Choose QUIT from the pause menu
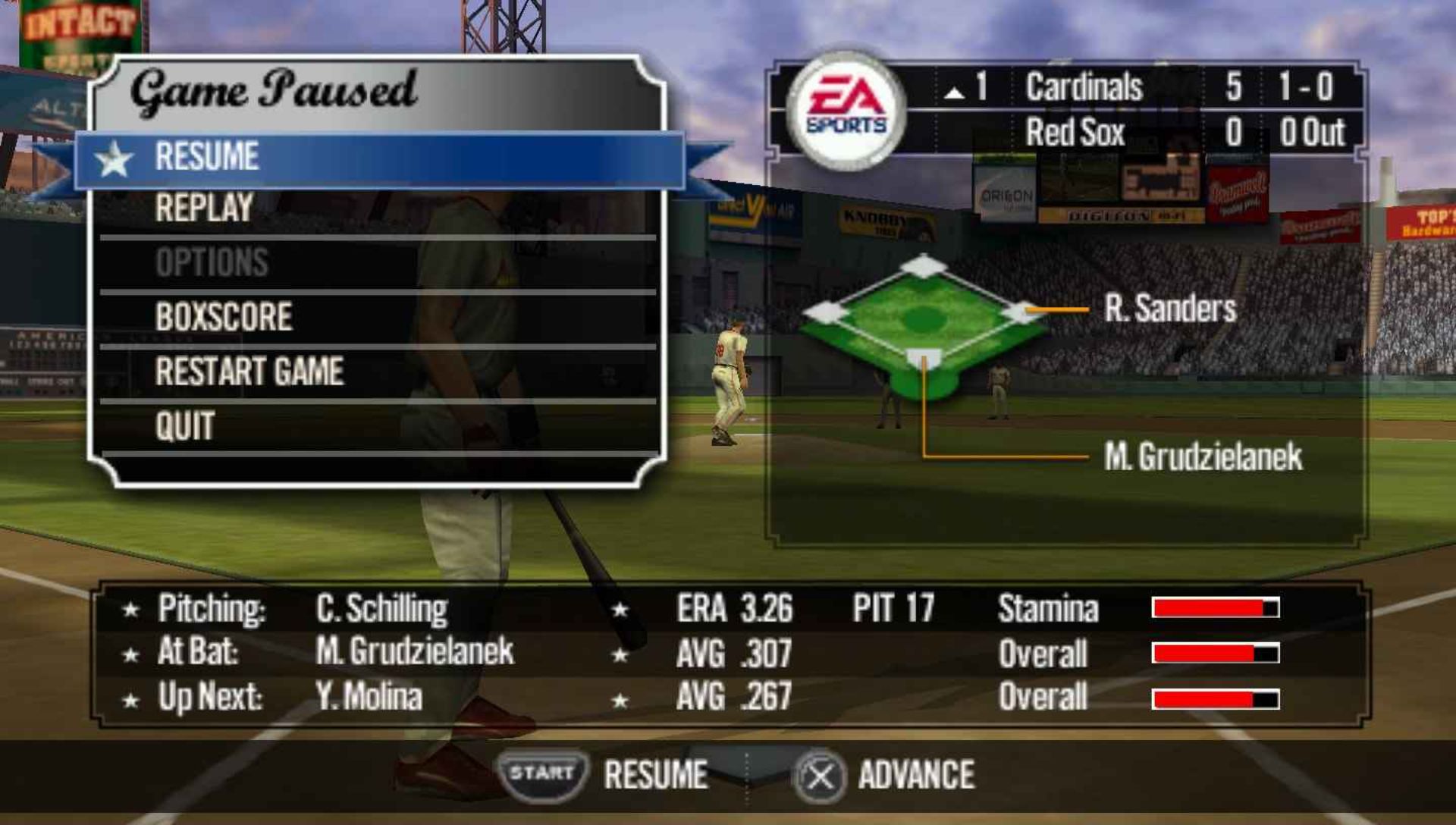Image resolution: width=1456 pixels, height=825 pixels. [x=185, y=426]
